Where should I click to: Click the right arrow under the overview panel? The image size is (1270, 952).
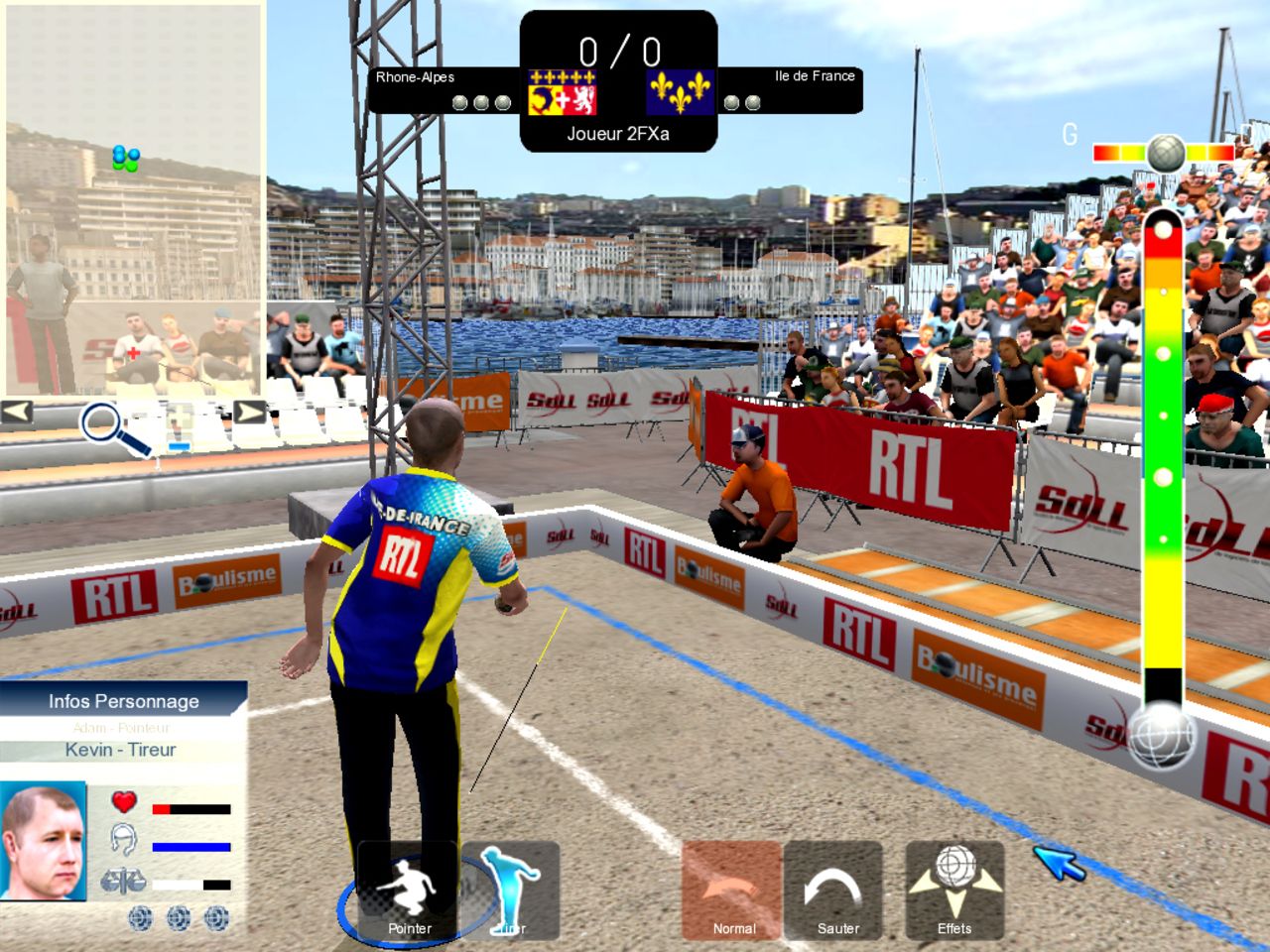(248, 411)
